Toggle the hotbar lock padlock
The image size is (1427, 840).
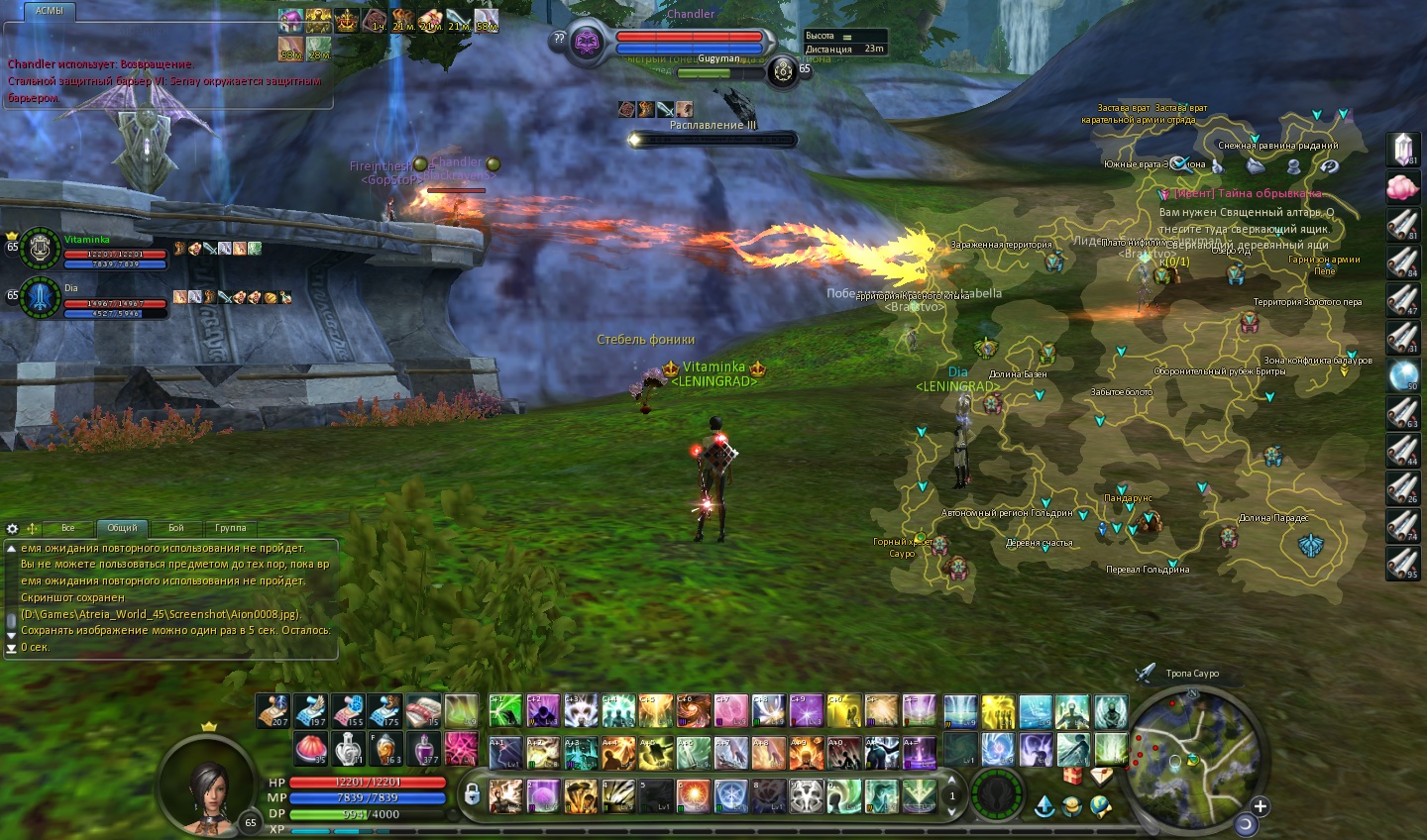(x=472, y=794)
